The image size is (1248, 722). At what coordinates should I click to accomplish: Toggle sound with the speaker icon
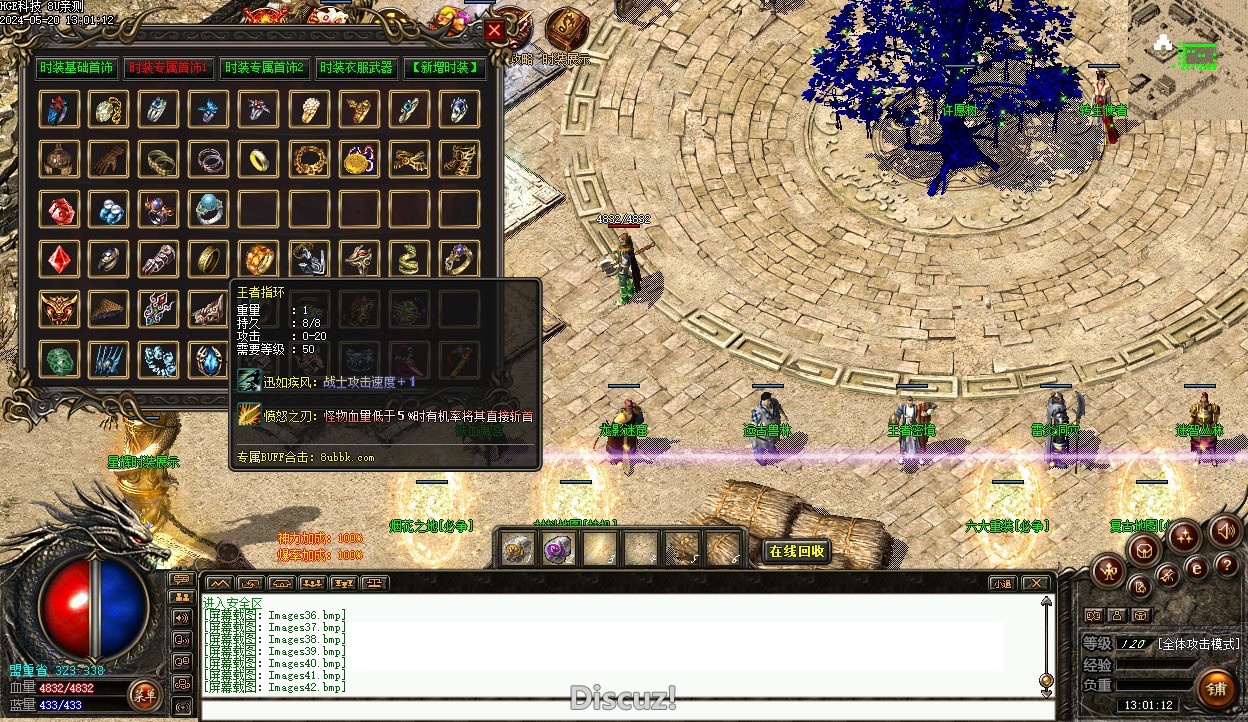click(x=1225, y=531)
